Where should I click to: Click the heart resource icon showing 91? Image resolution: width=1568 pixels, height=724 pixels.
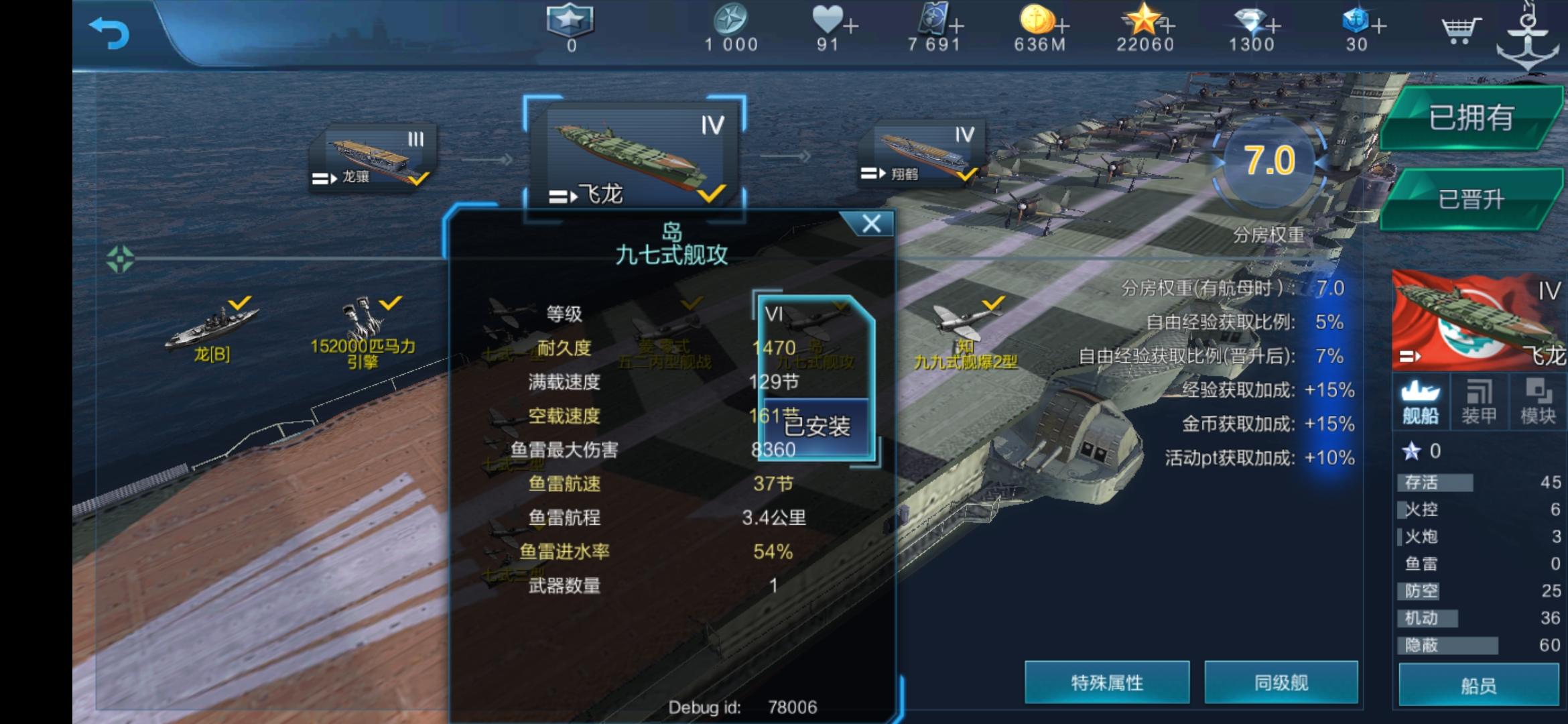(x=828, y=22)
